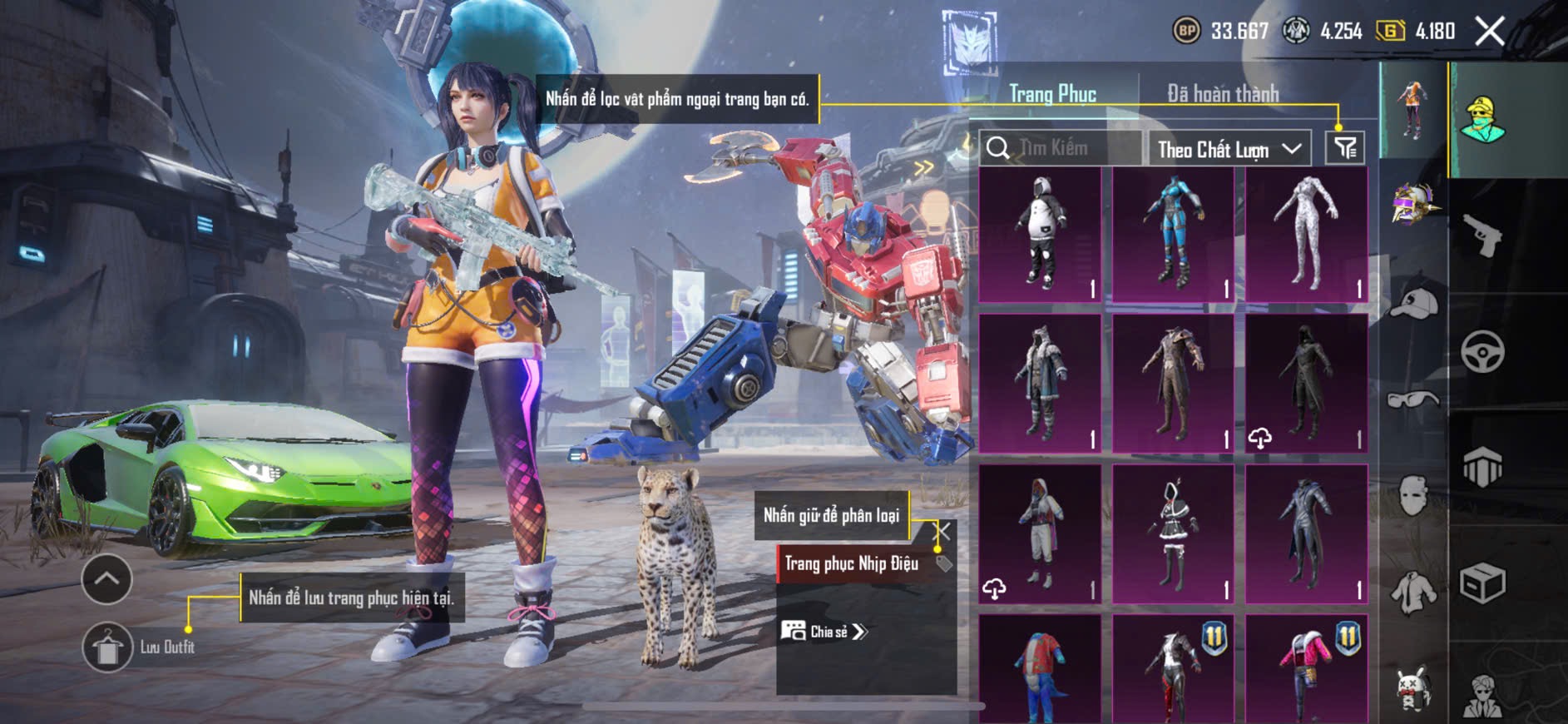1568x724 pixels.
Task: Toggle the owned-items filter funnel icon
Action: 1344,148
